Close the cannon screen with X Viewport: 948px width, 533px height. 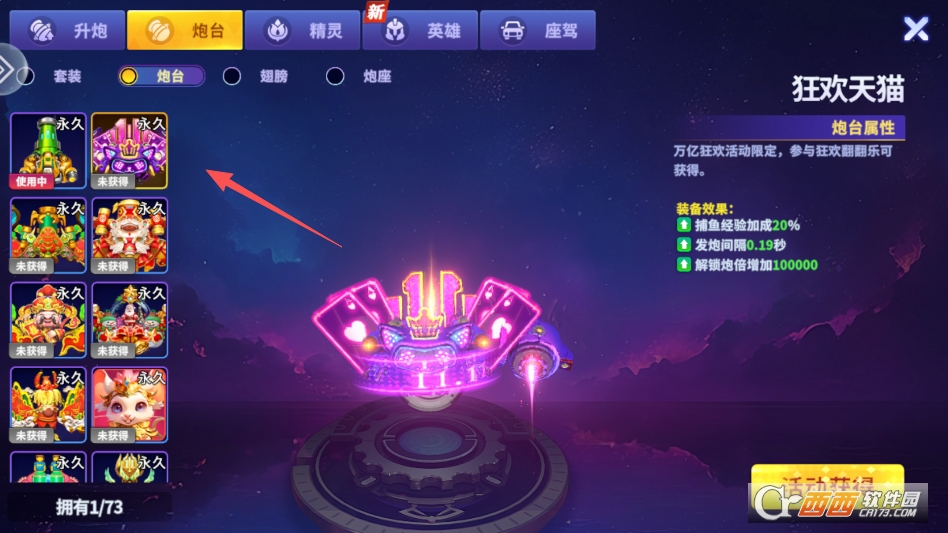[916, 29]
